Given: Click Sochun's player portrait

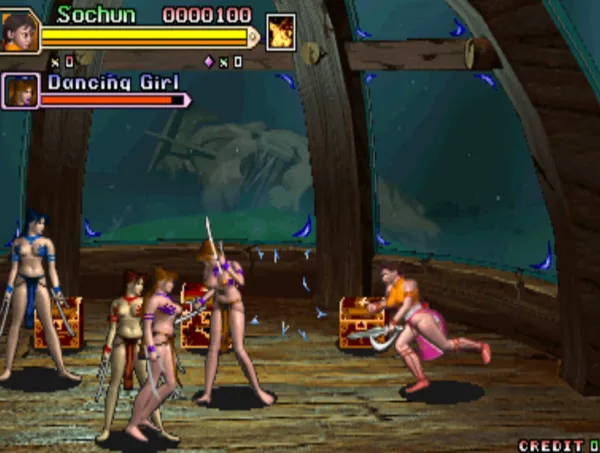Looking at the screenshot, I should coord(19,30).
